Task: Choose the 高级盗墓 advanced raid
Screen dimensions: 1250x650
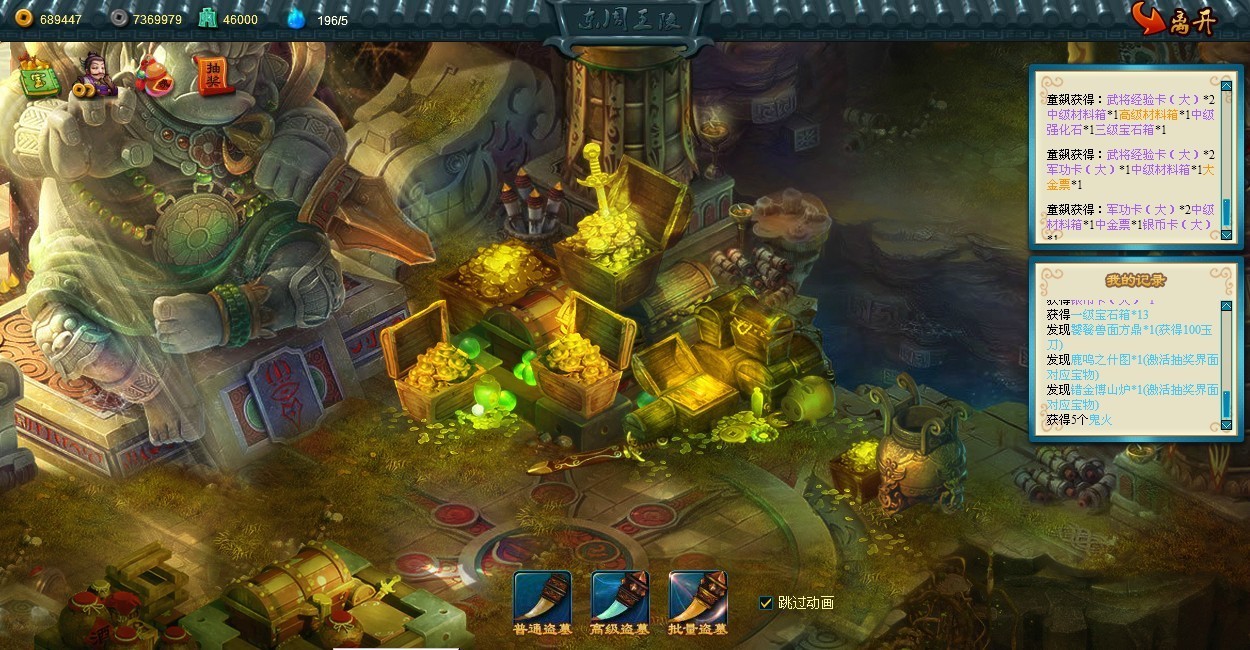Action: click(620, 597)
